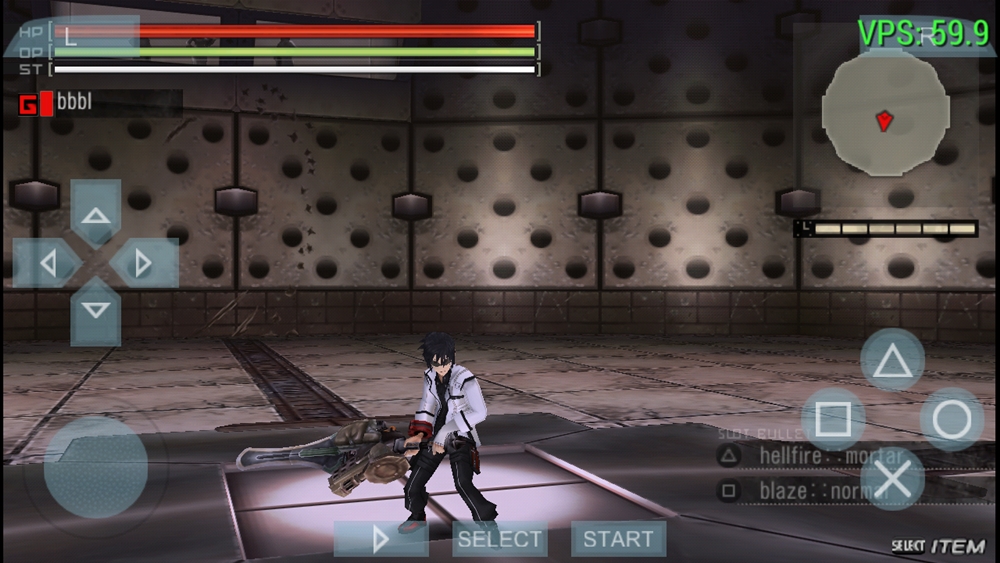Click the circular minimap
The width and height of the screenshot is (1000, 563).
[x=884, y=114]
